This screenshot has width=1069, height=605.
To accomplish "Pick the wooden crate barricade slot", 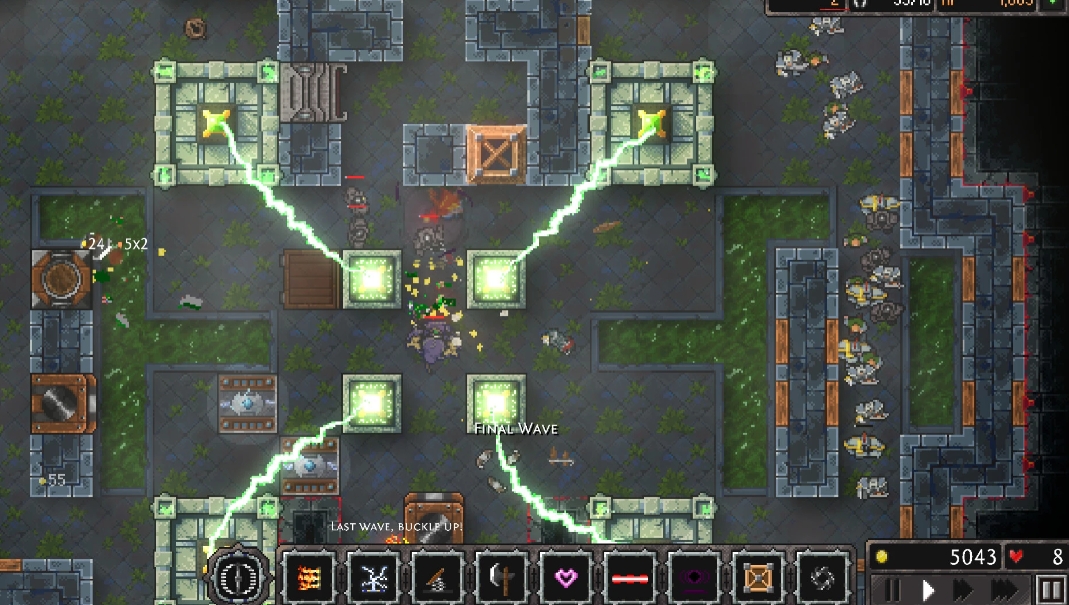I will pyautogui.click(x=757, y=577).
